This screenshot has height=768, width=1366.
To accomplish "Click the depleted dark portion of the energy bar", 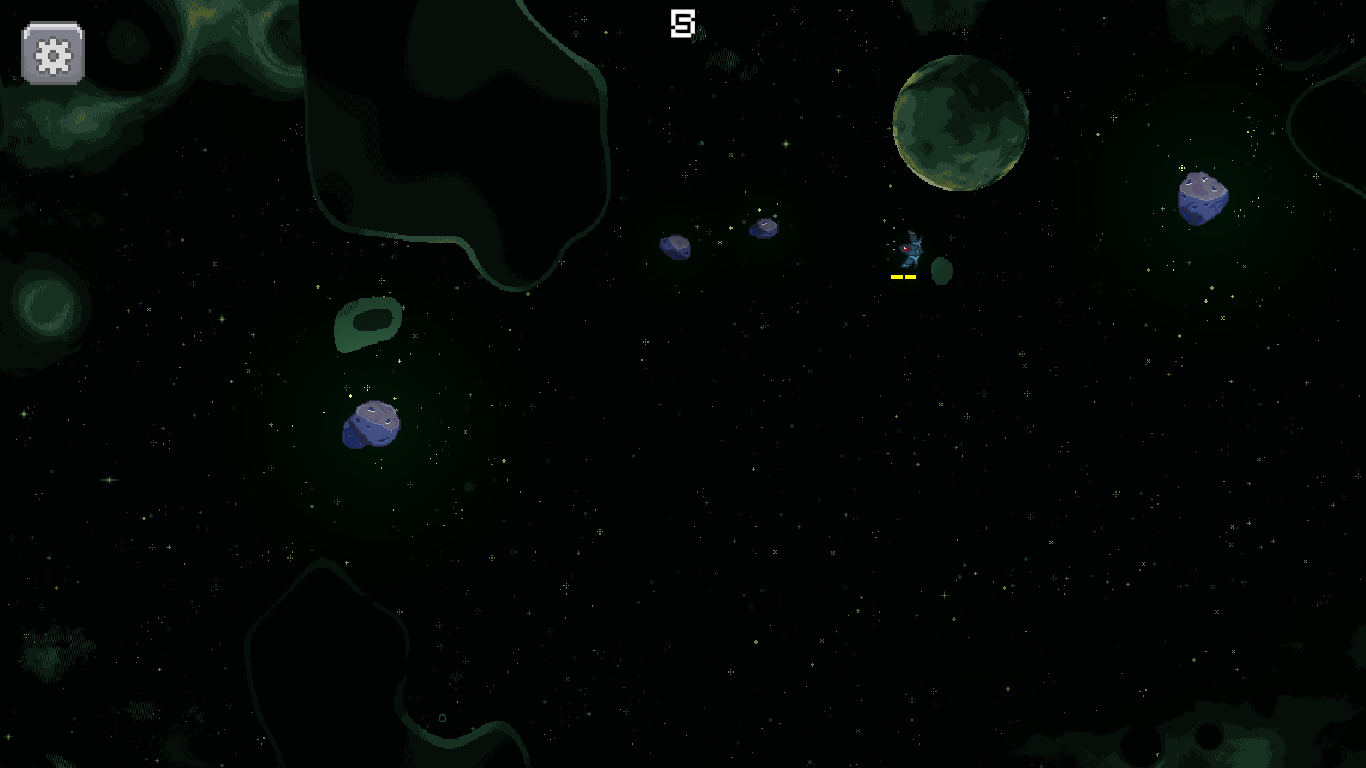I will (x=925, y=277).
